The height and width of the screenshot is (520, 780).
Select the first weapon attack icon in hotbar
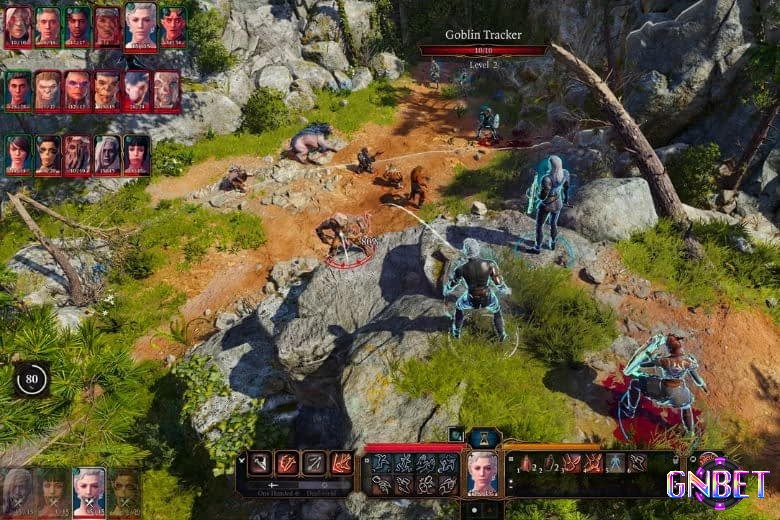point(260,463)
